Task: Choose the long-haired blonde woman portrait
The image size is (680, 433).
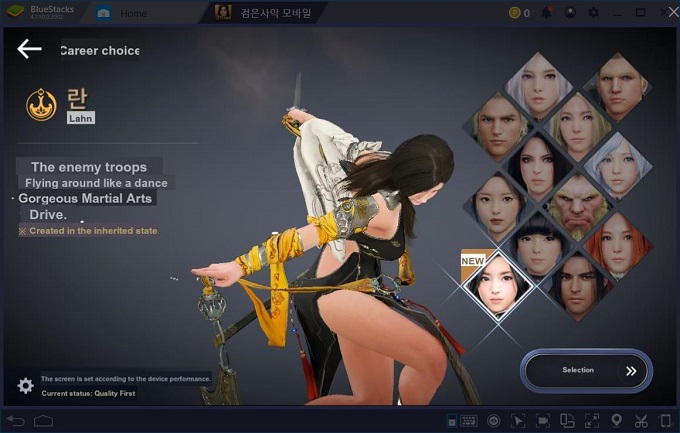Action: coord(578,124)
